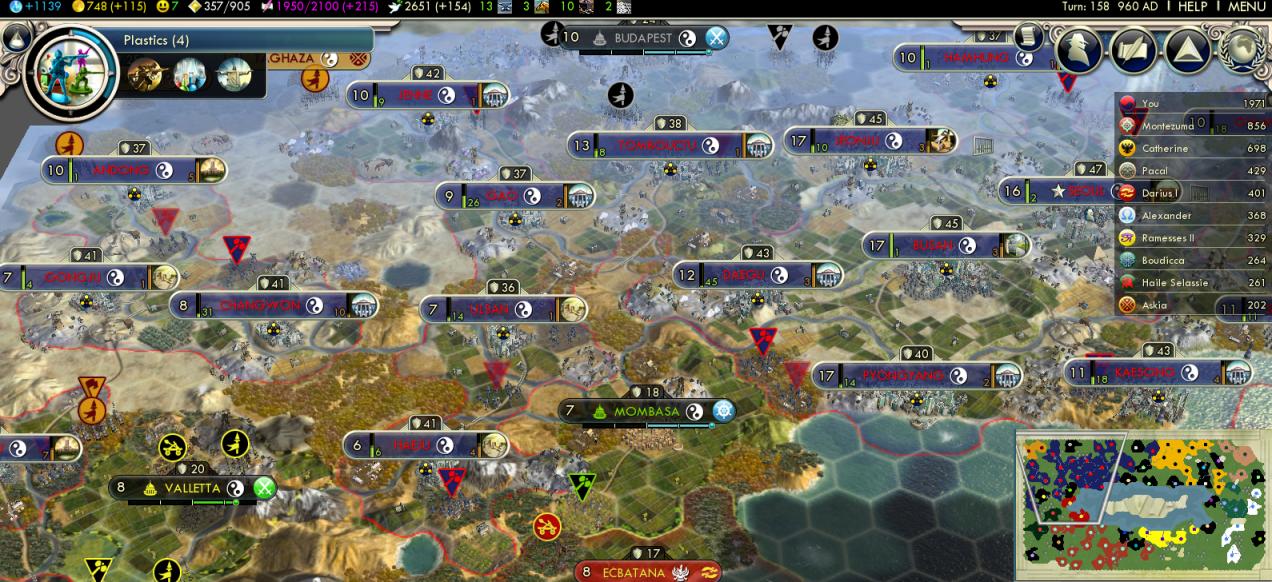Viewport: 1272px width, 582px height.
Task: Select Boudicca in the score list
Action: click(1163, 260)
